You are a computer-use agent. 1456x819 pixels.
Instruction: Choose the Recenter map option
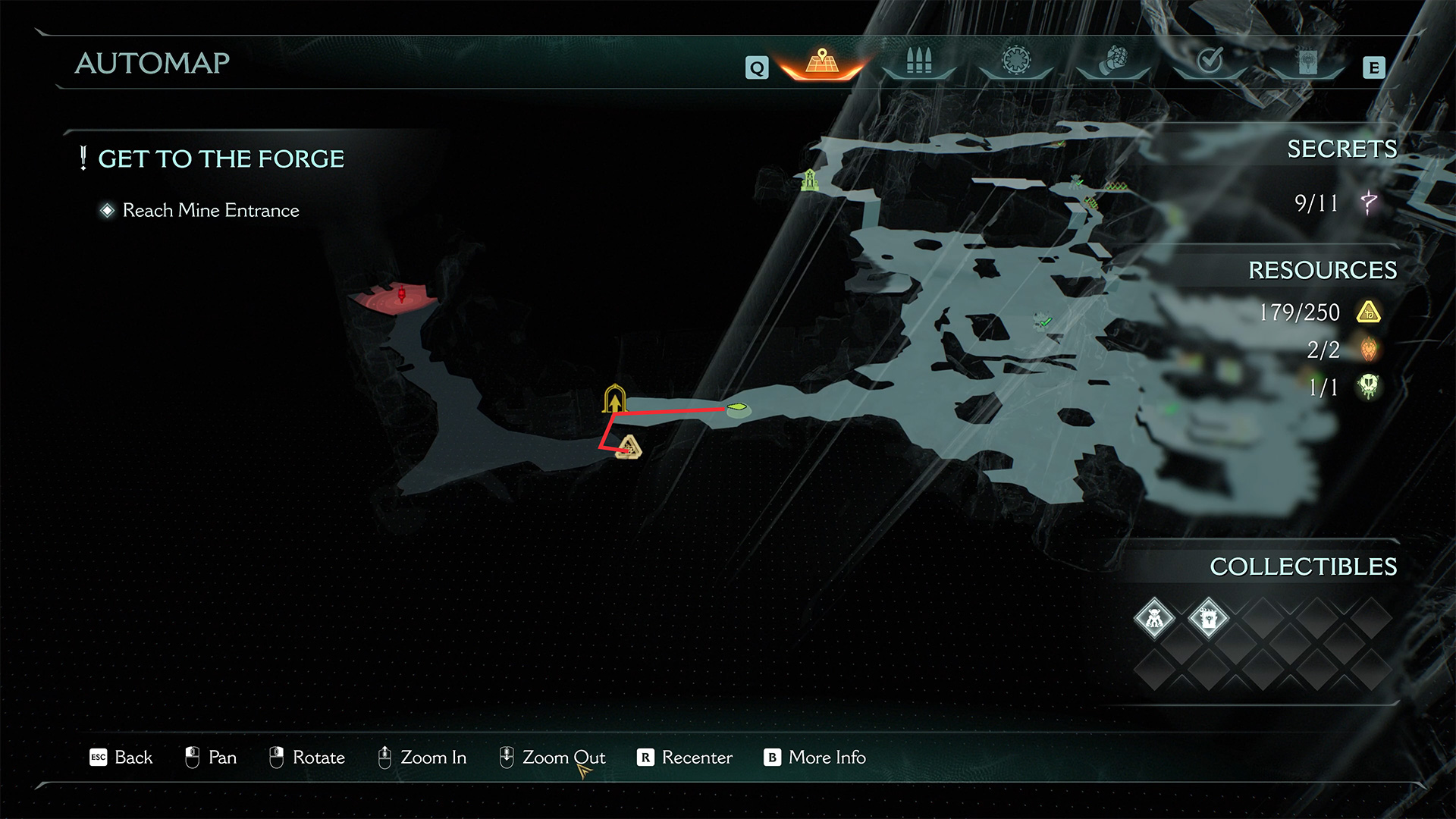point(685,758)
